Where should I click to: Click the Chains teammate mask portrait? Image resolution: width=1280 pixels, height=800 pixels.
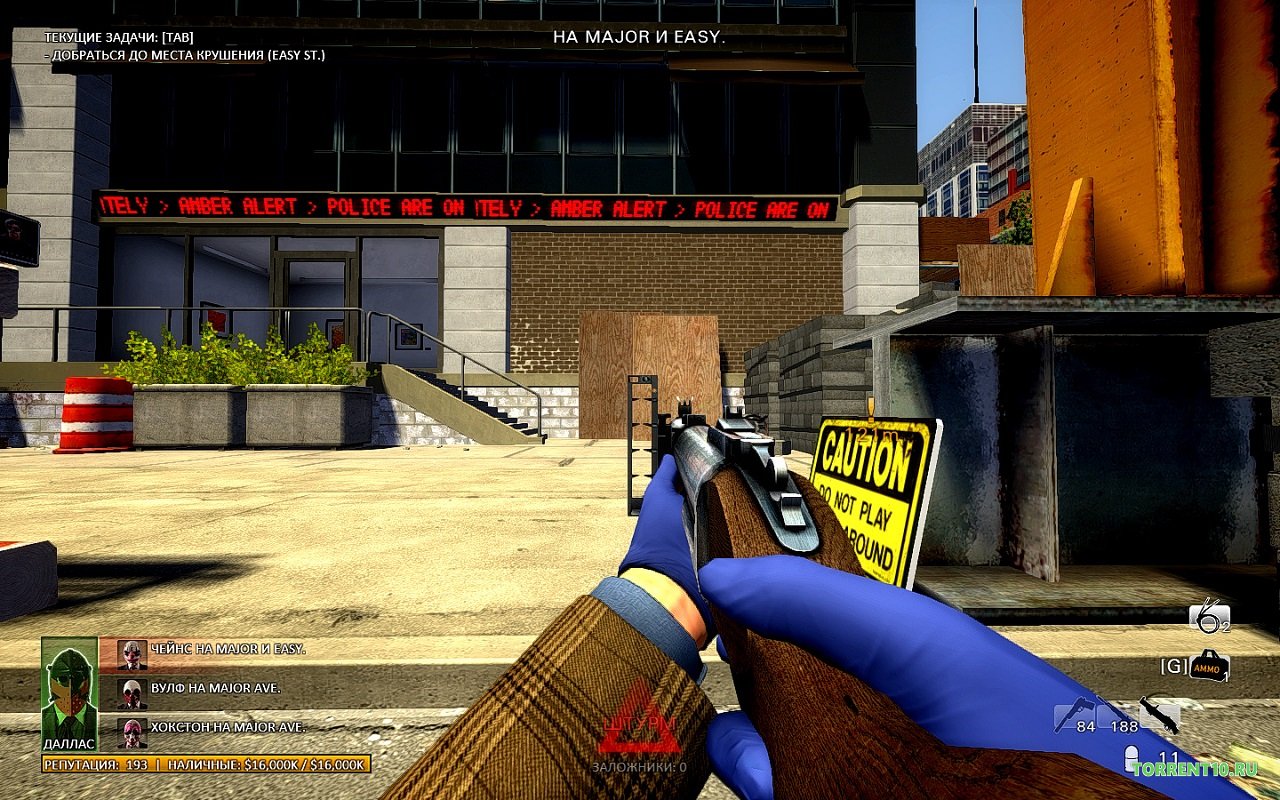coord(132,654)
